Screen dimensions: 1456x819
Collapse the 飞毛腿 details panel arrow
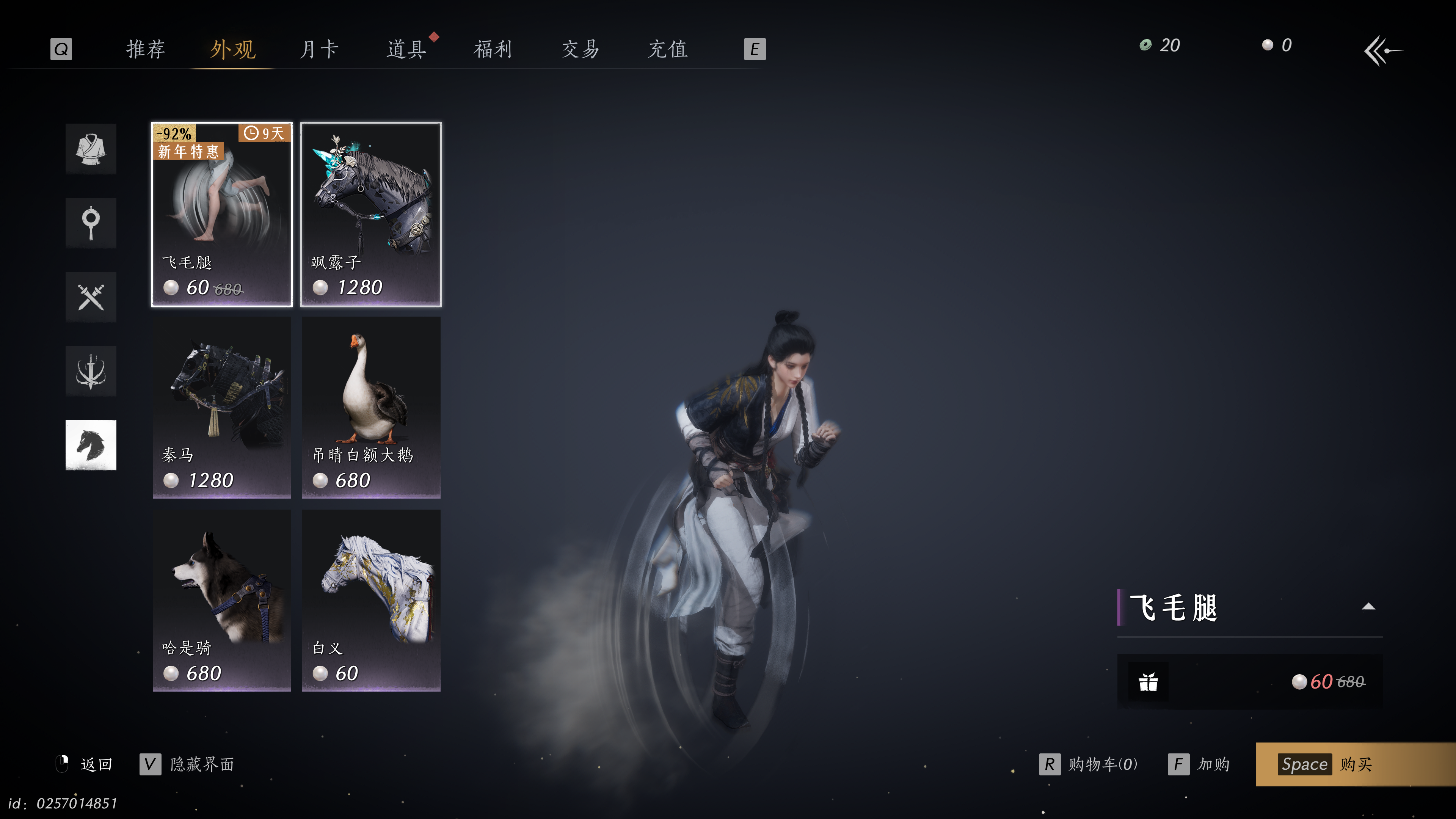pos(1368,607)
